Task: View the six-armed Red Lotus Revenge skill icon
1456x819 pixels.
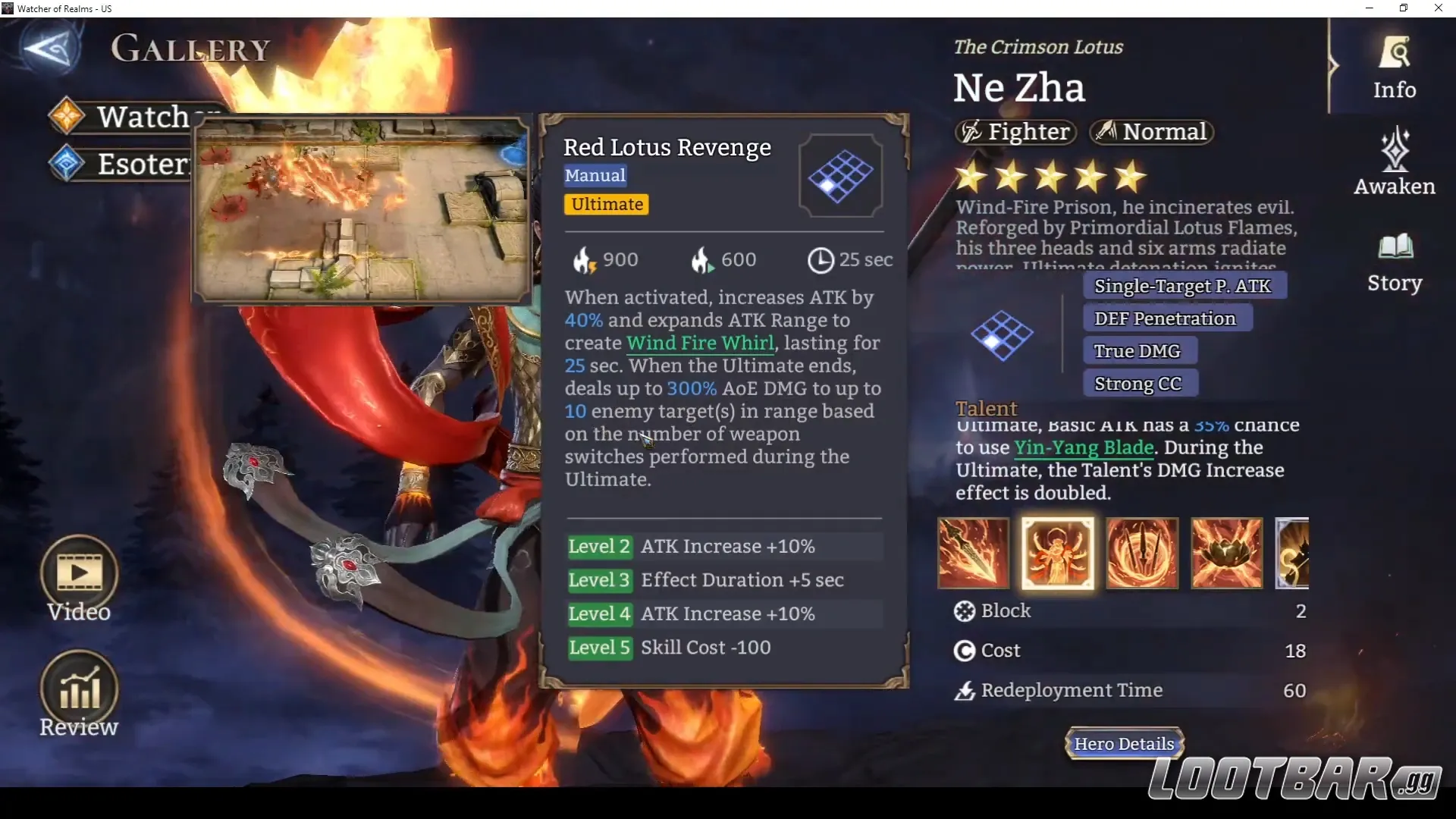Action: [x=1057, y=554]
